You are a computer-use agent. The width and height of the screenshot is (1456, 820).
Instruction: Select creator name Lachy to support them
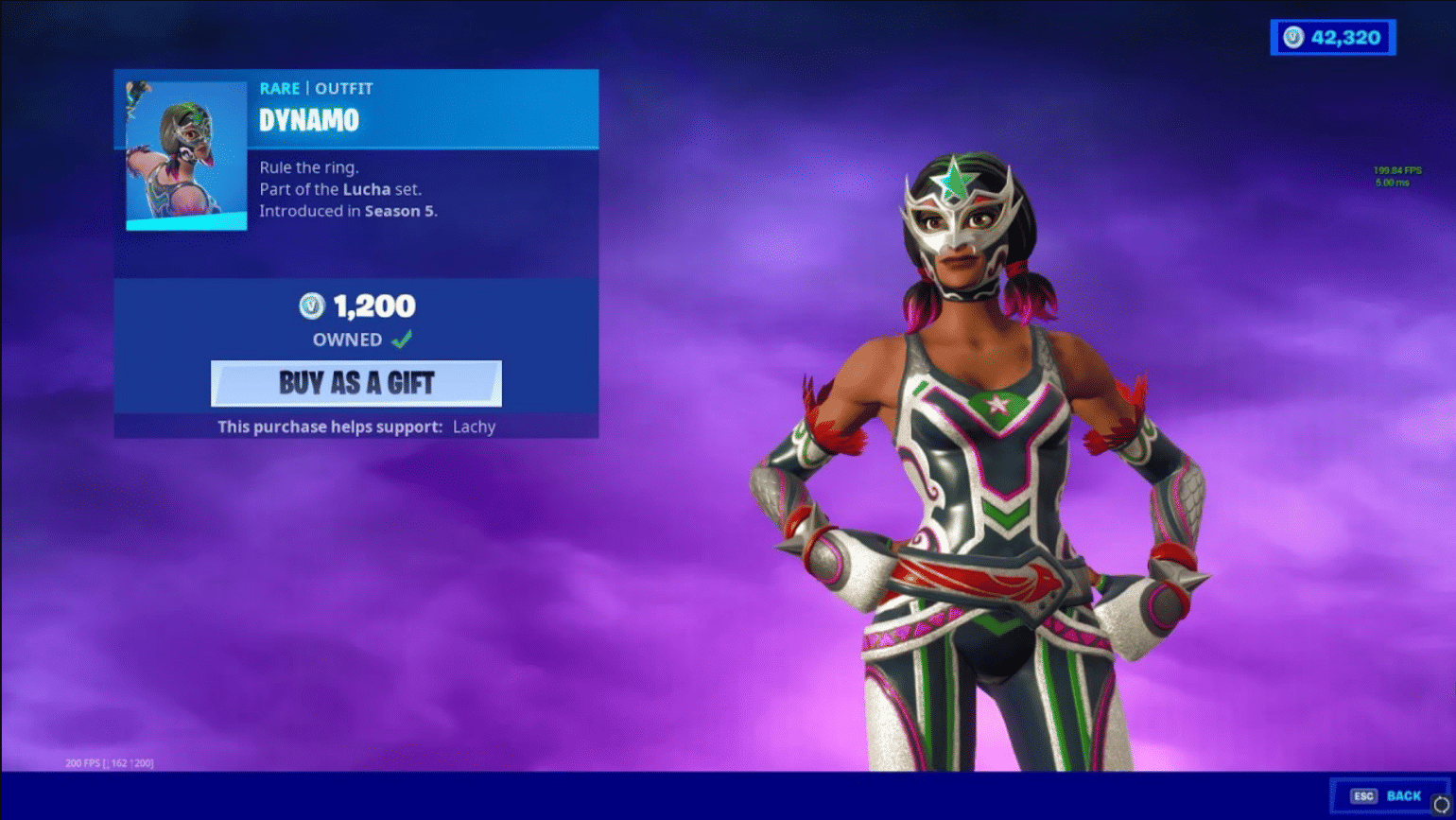tap(475, 427)
